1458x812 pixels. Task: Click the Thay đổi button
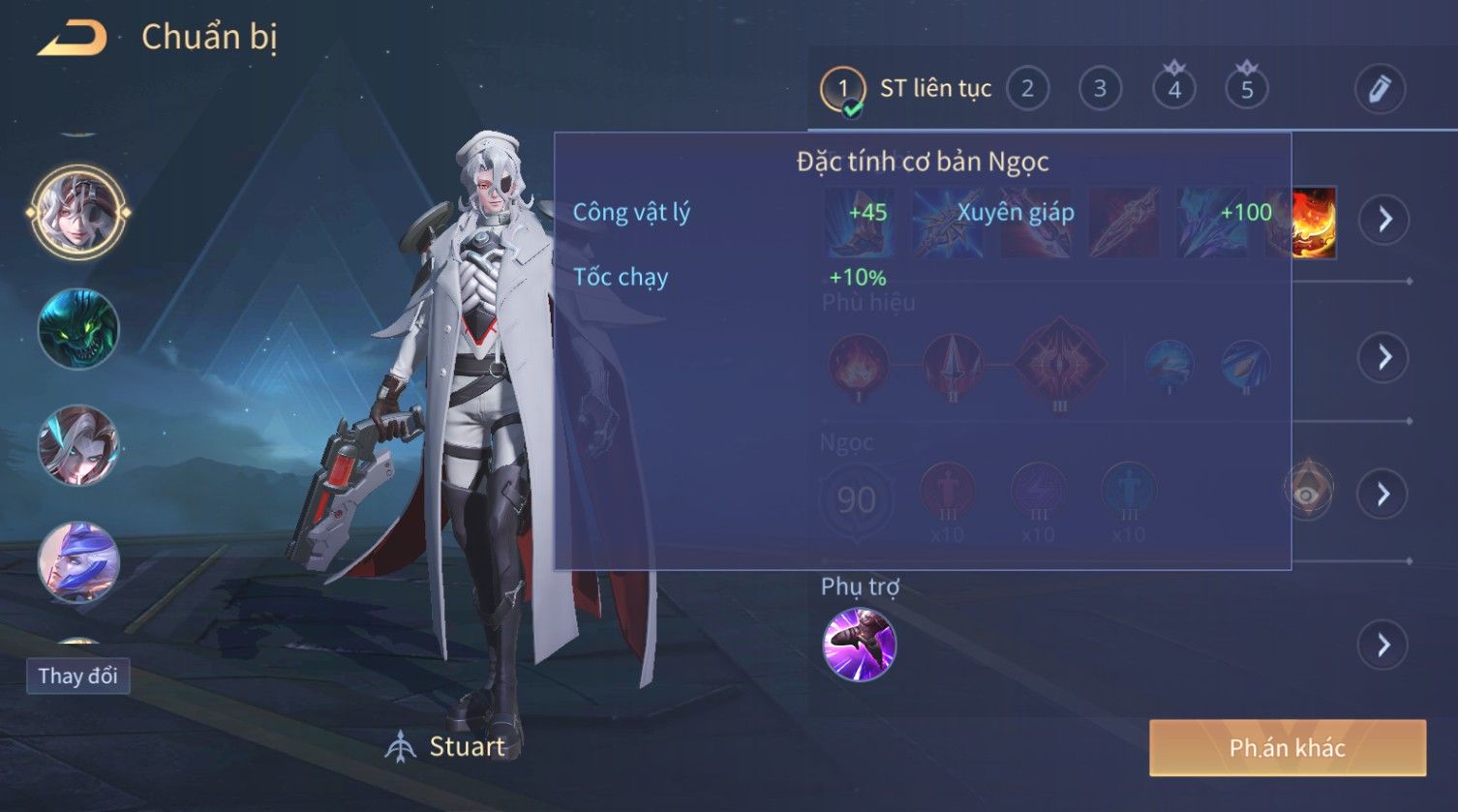coord(77,676)
